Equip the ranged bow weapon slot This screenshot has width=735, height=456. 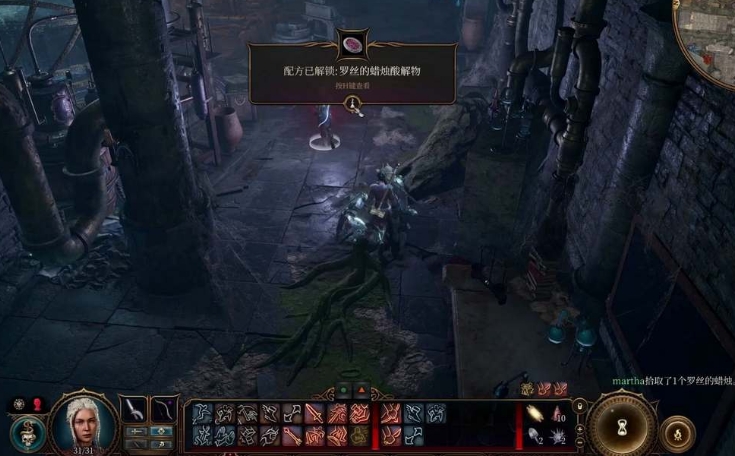click(162, 408)
